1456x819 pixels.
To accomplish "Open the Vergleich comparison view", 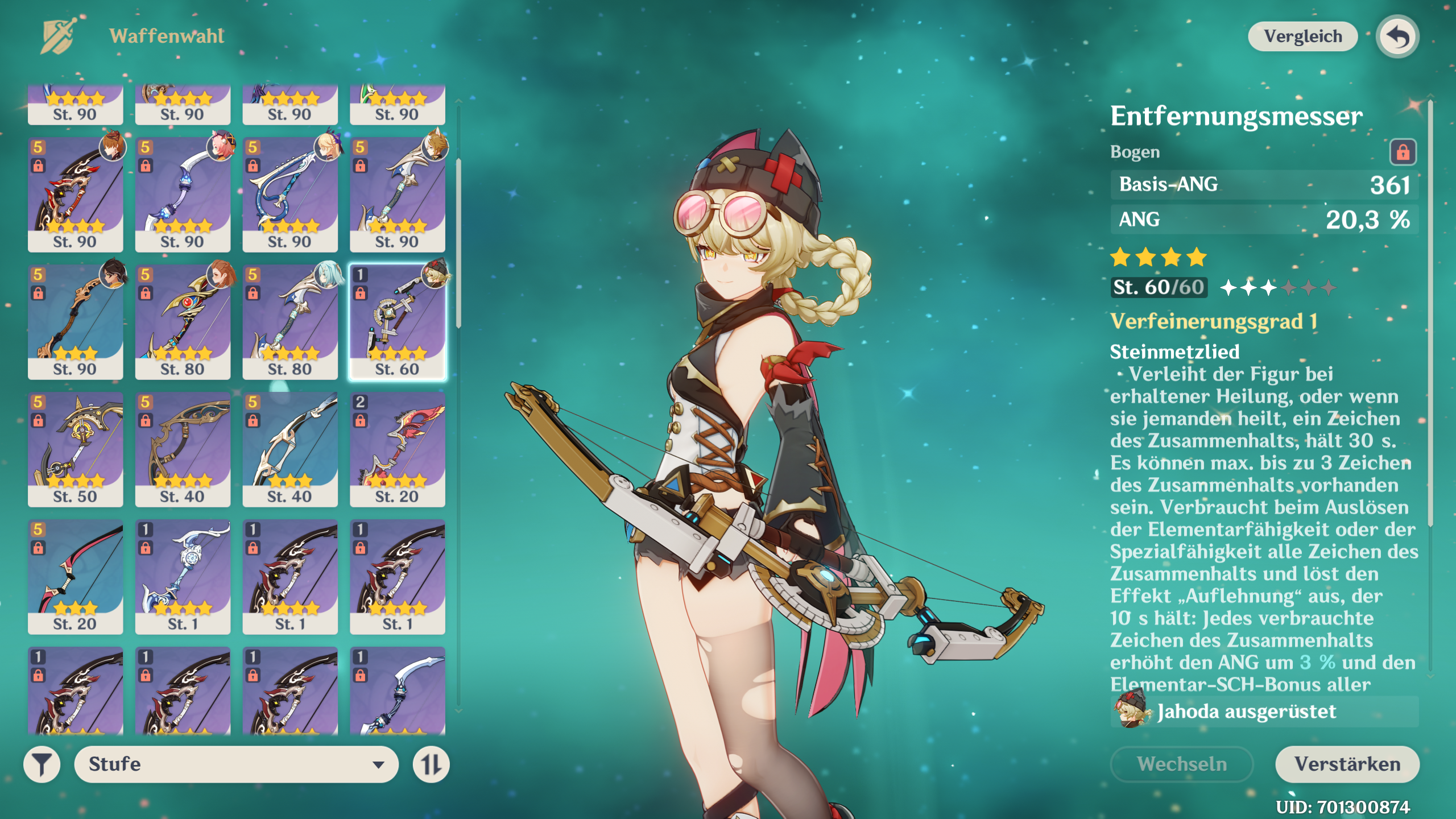I will [x=1302, y=37].
